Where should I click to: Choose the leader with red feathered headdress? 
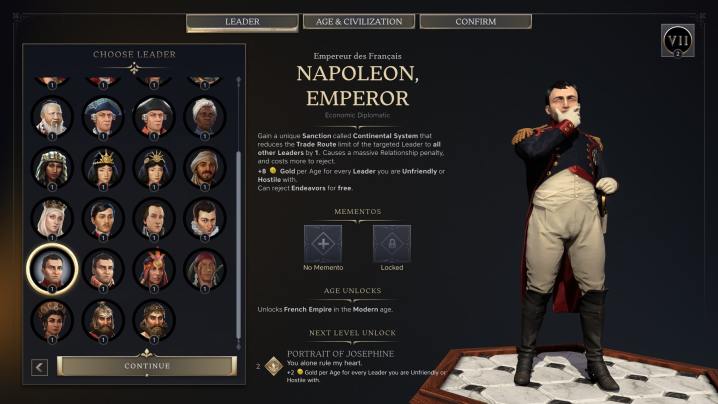coord(153,268)
